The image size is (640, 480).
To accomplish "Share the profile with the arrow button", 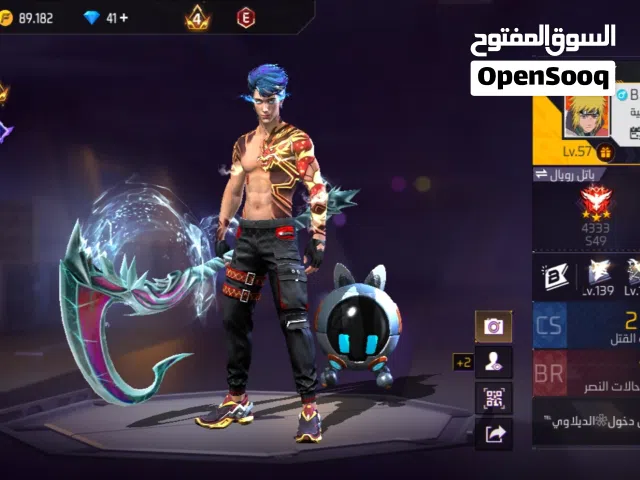I will coord(493,433).
